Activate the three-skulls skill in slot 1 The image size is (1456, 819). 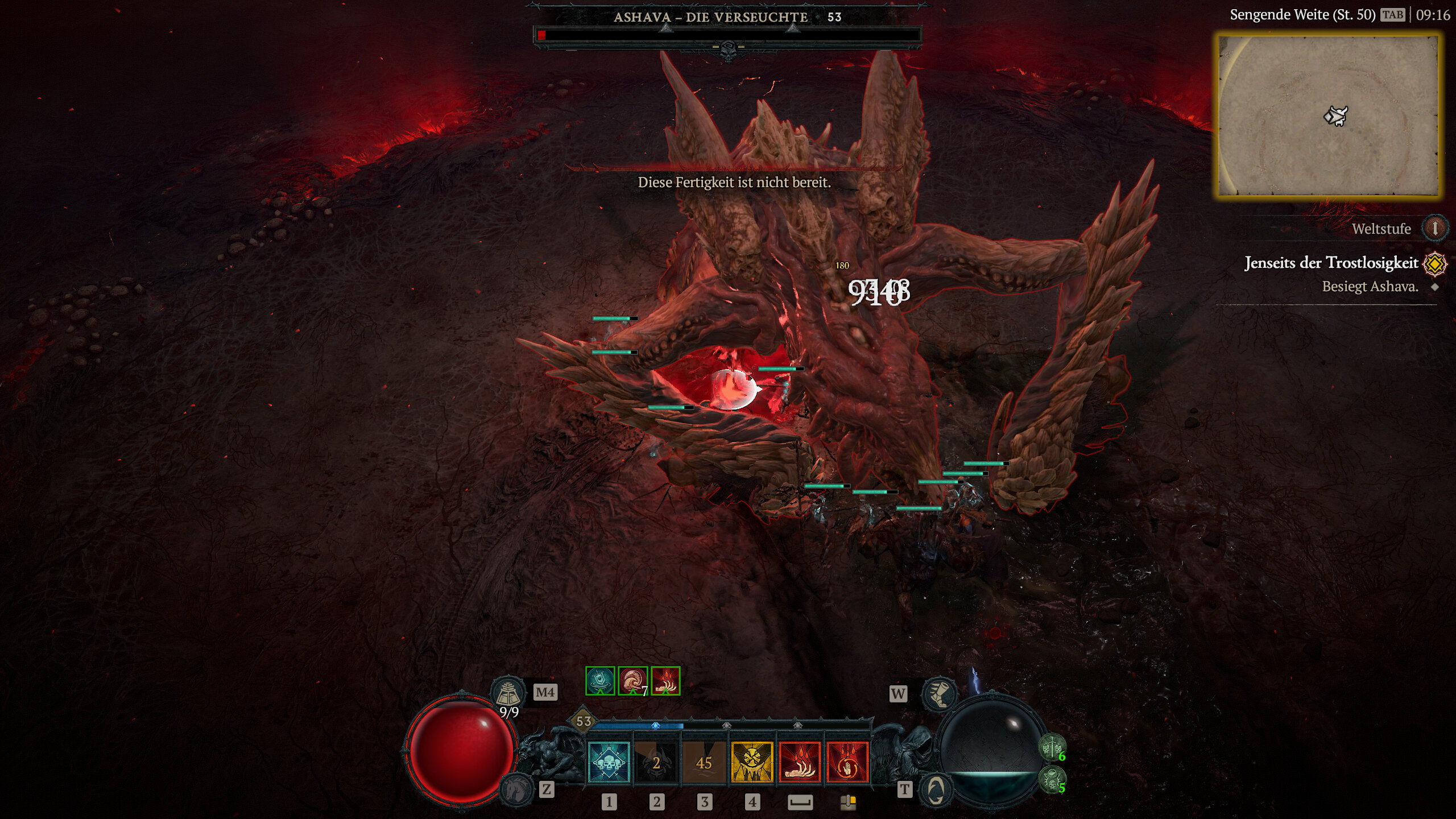tap(609, 763)
